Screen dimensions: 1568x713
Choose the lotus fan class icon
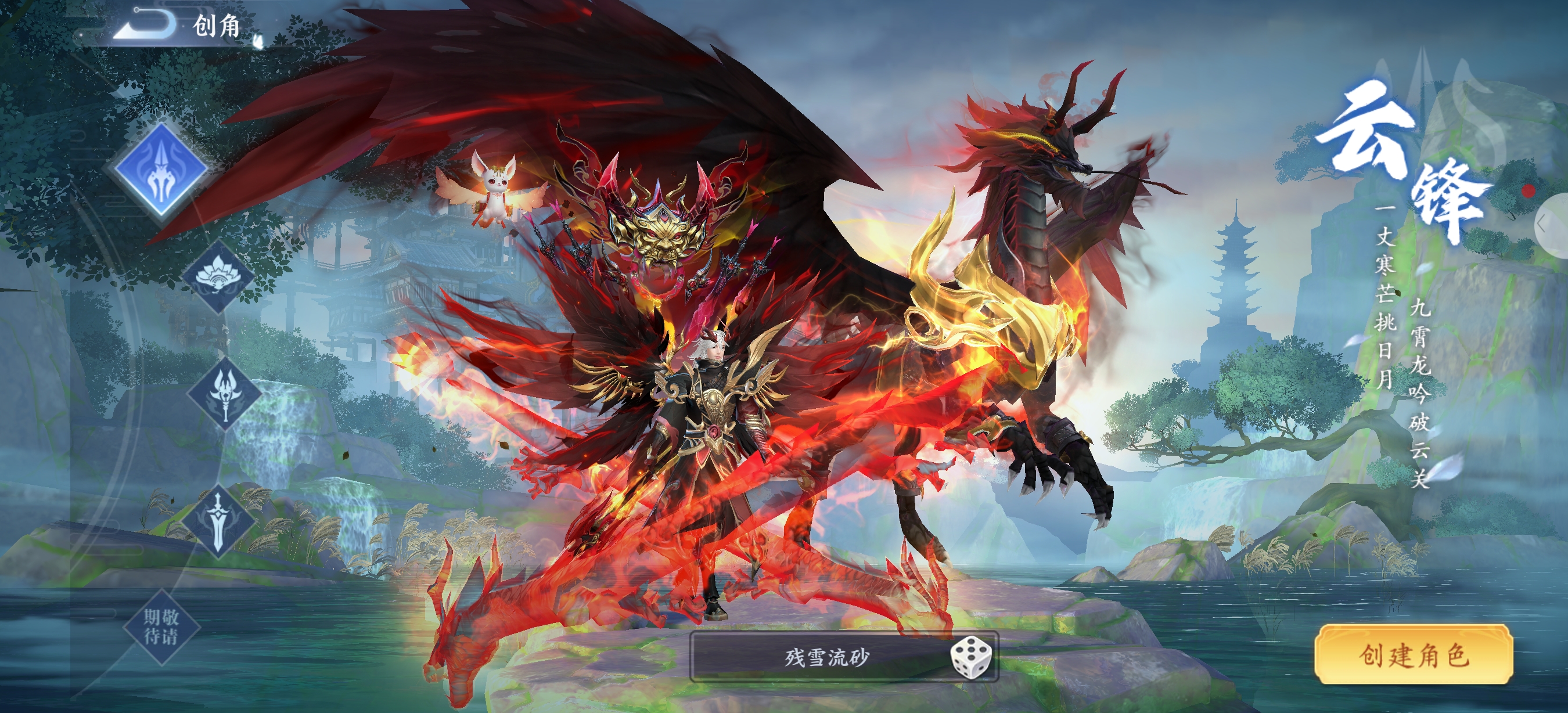pyautogui.click(x=217, y=277)
